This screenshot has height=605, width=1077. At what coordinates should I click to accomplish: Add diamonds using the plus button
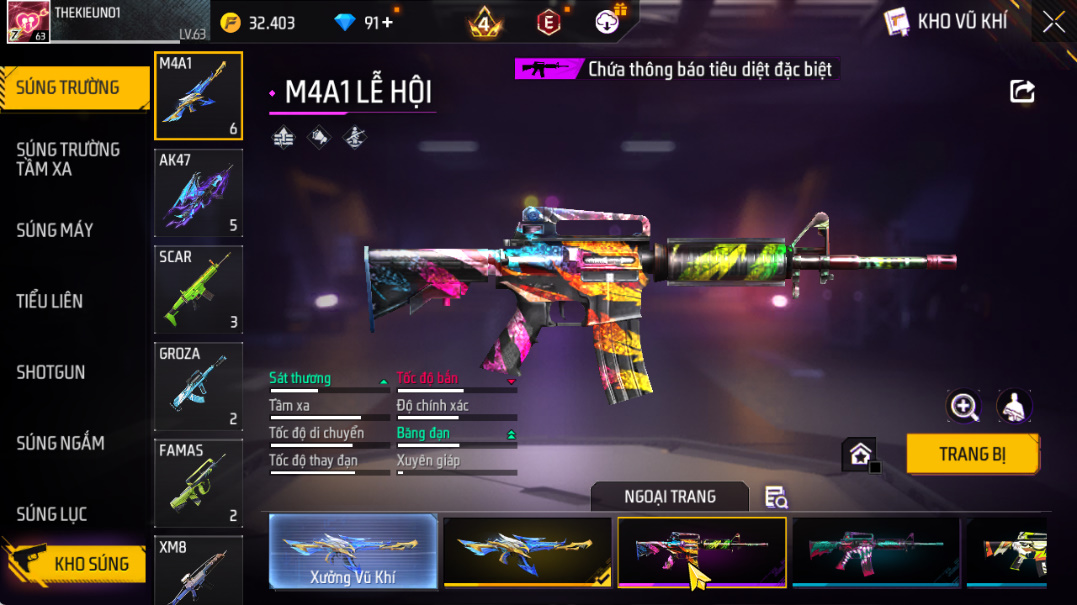point(387,22)
